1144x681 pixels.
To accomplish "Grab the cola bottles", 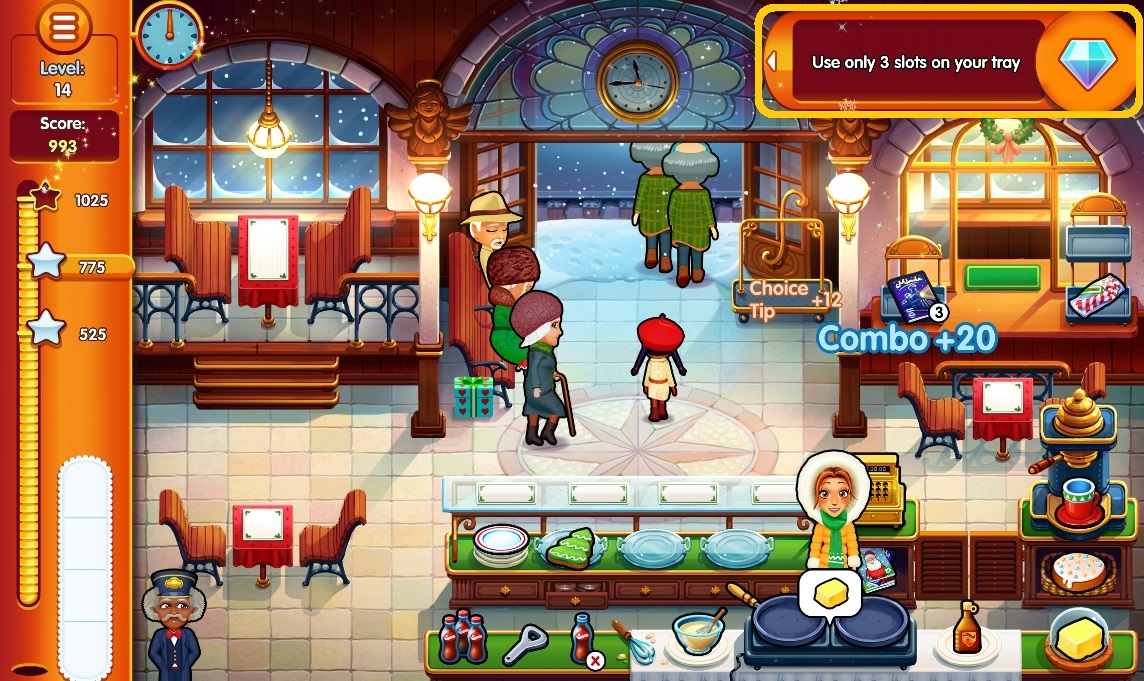I will (463, 636).
